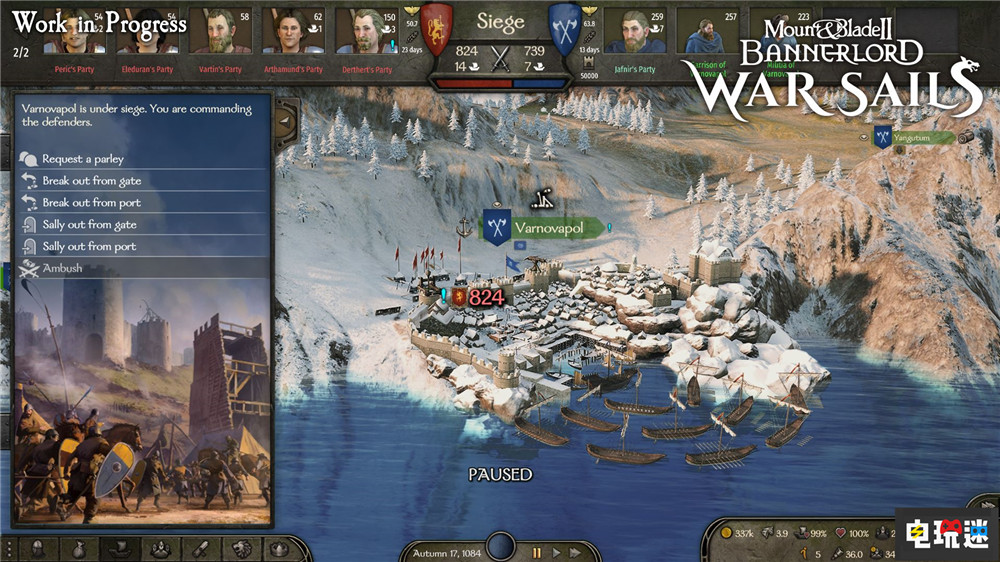Resume time at normal play speed
Screen dimensions: 1000x562
557,552
